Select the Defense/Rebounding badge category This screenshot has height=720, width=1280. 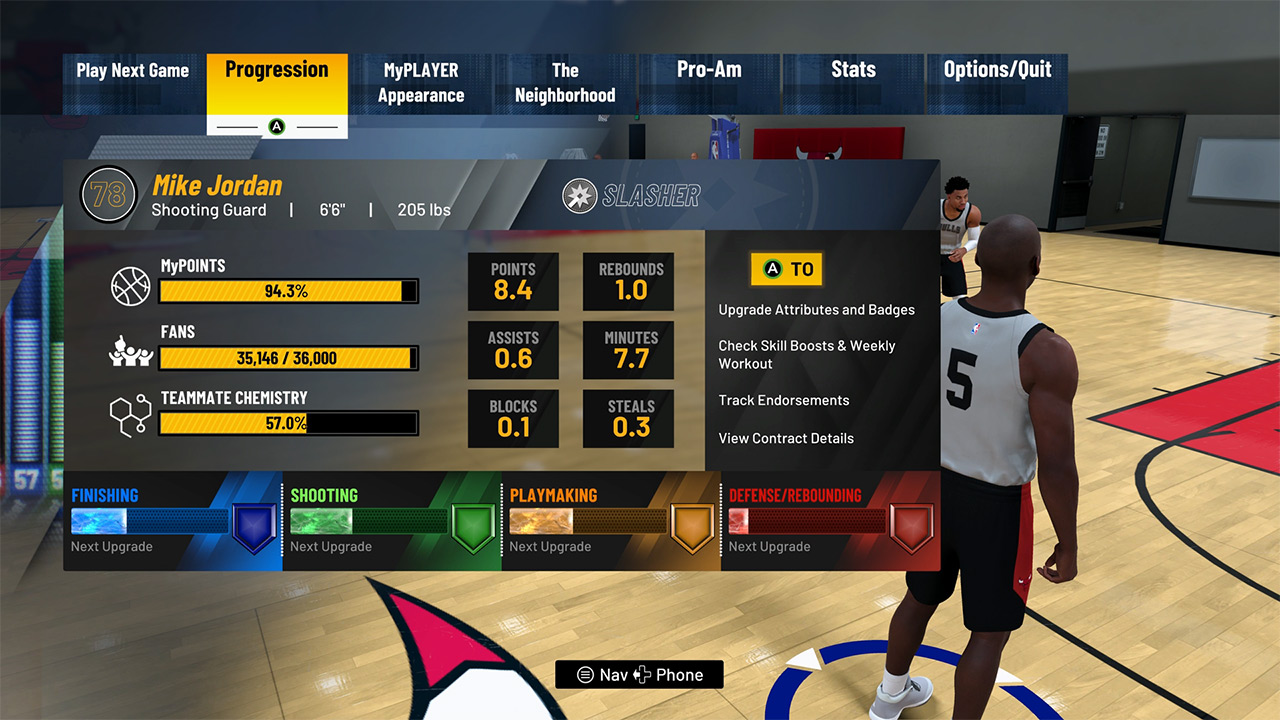830,521
